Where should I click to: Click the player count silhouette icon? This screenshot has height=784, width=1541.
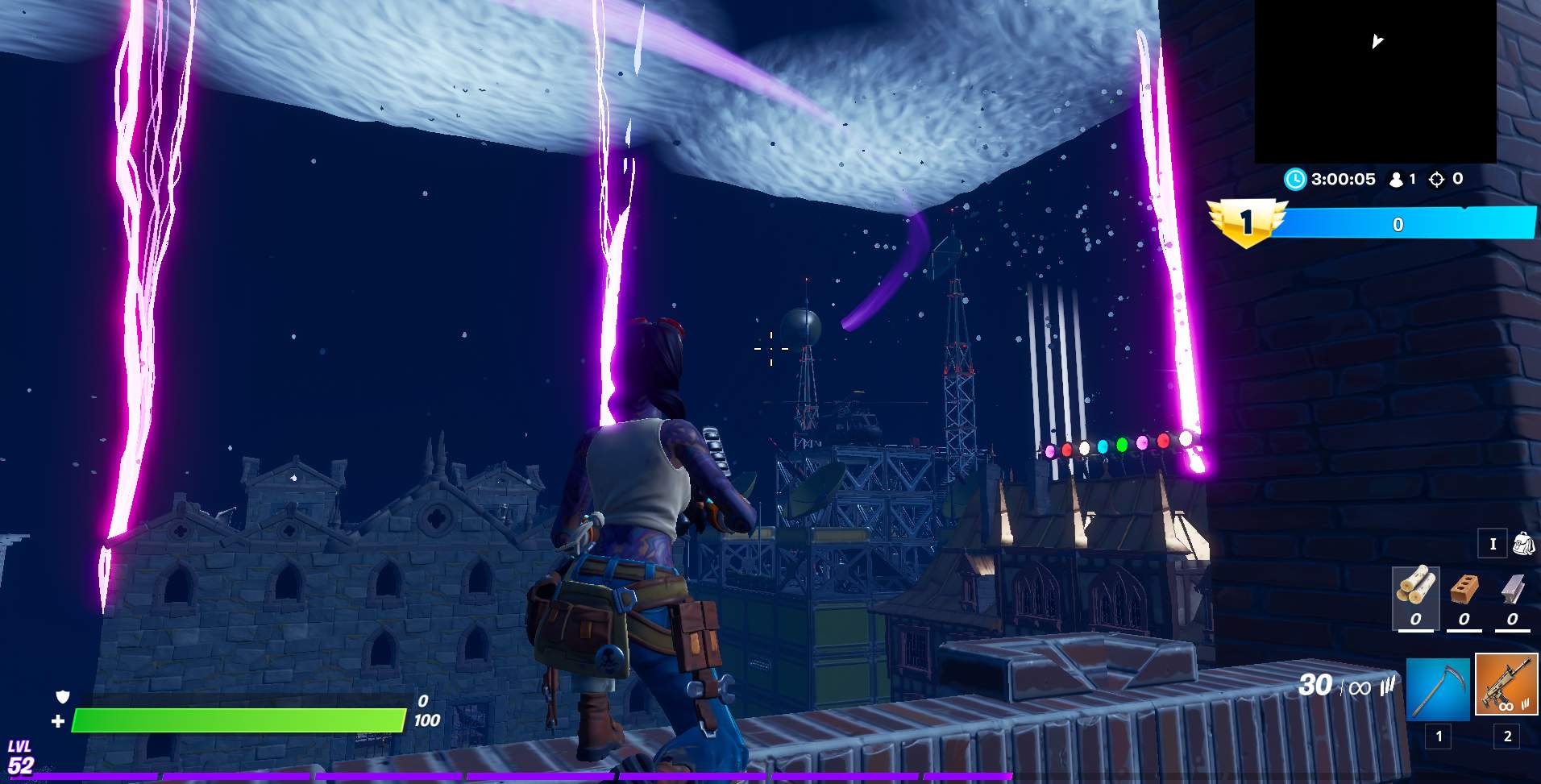pyautogui.click(x=1398, y=179)
